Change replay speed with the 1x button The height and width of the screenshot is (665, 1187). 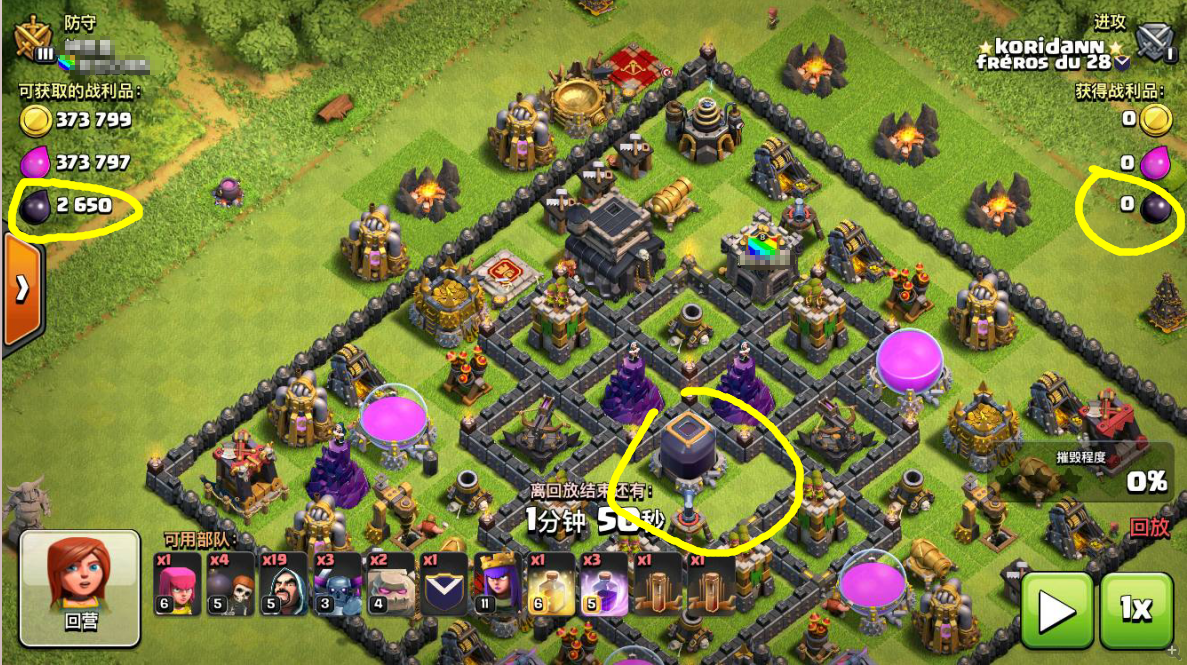pyautogui.click(x=1136, y=609)
